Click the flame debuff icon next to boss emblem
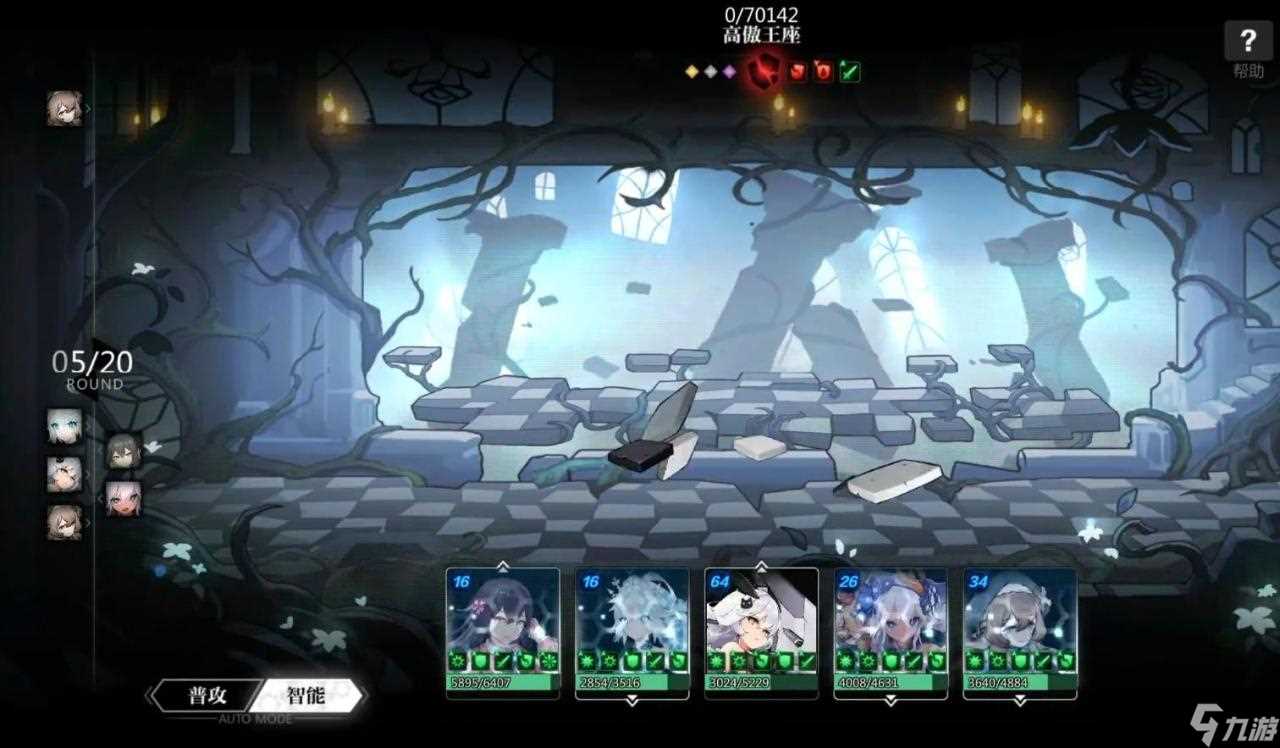Viewport: 1280px width, 748px height. [x=822, y=72]
